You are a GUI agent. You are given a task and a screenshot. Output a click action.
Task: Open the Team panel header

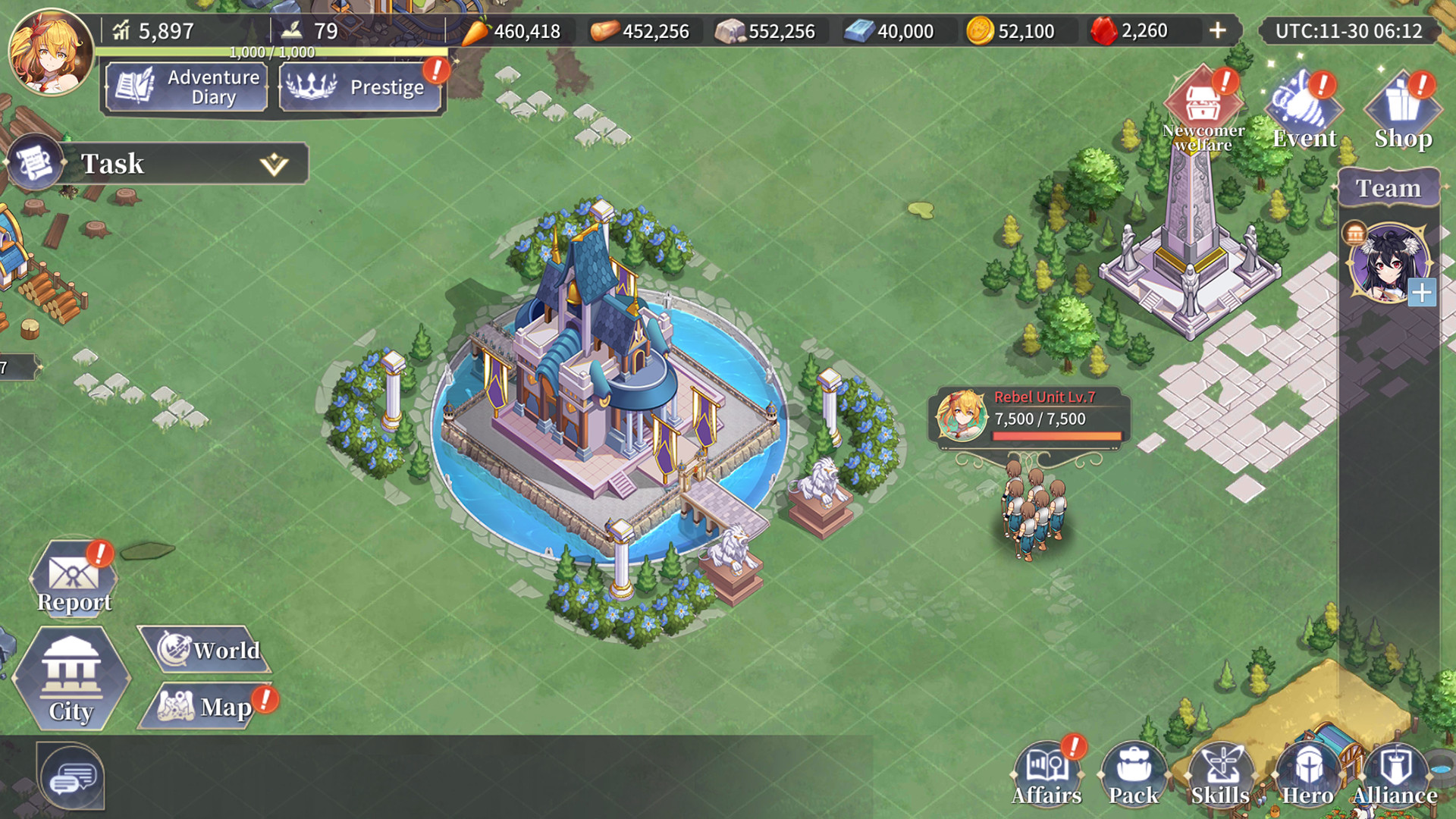(x=1388, y=188)
